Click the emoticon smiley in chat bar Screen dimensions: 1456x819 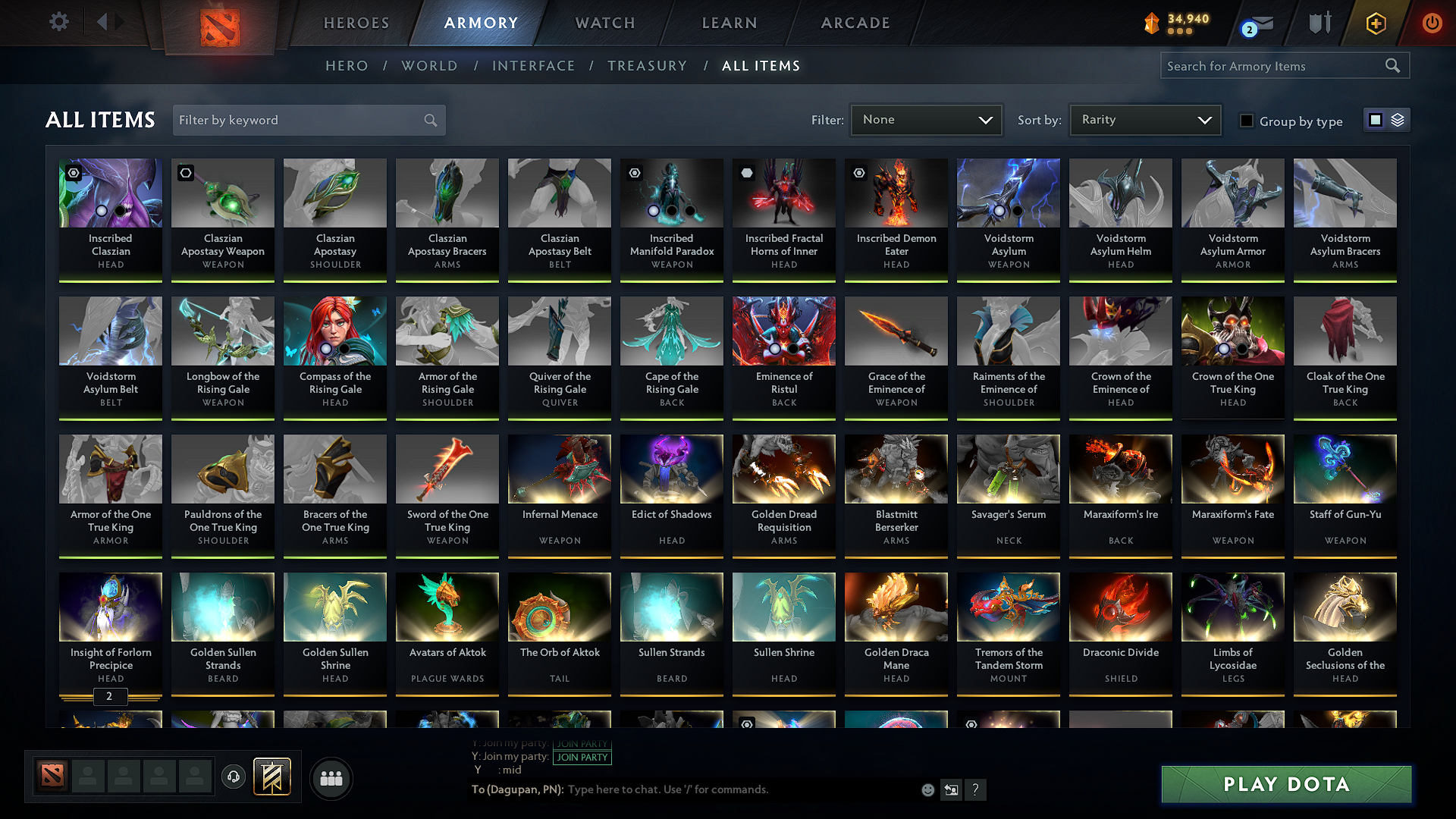927,789
